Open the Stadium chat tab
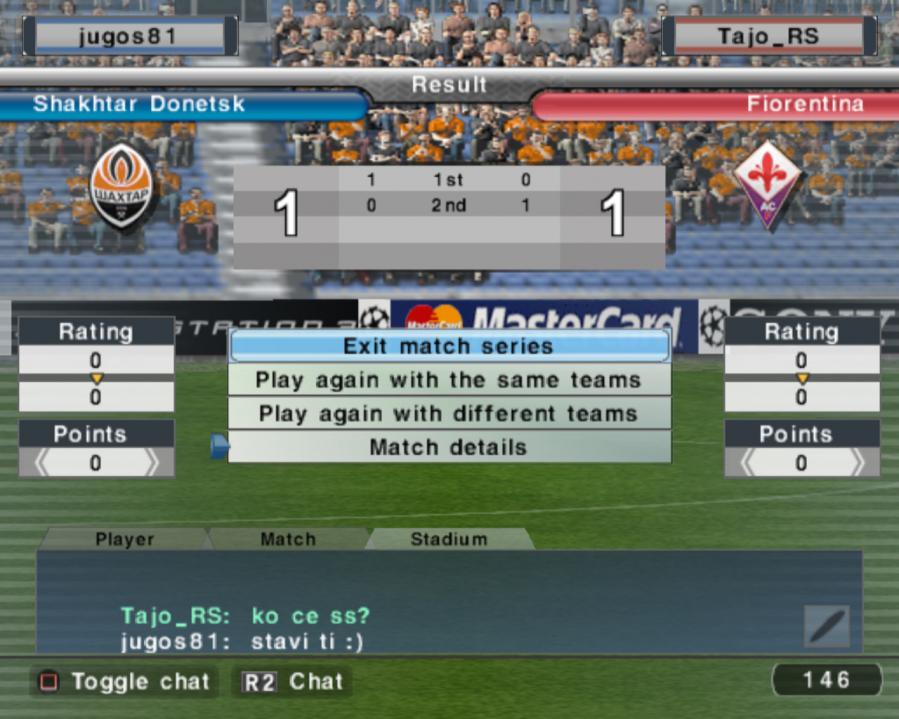899x719 pixels. 449,539
